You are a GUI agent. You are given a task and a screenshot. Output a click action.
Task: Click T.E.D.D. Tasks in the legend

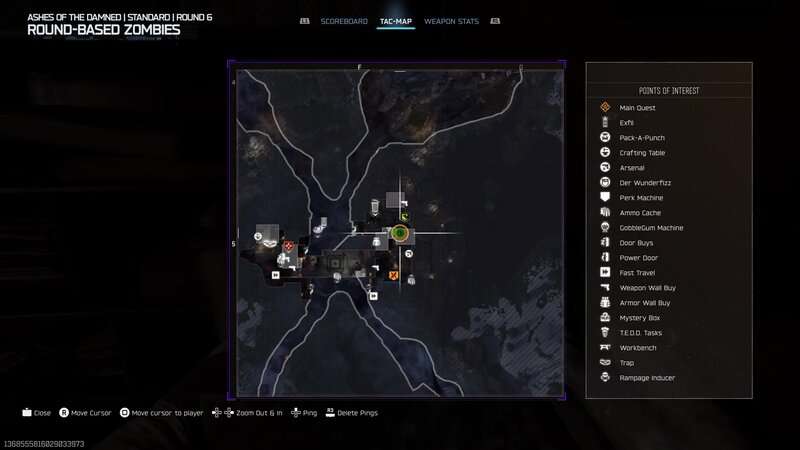coord(641,332)
